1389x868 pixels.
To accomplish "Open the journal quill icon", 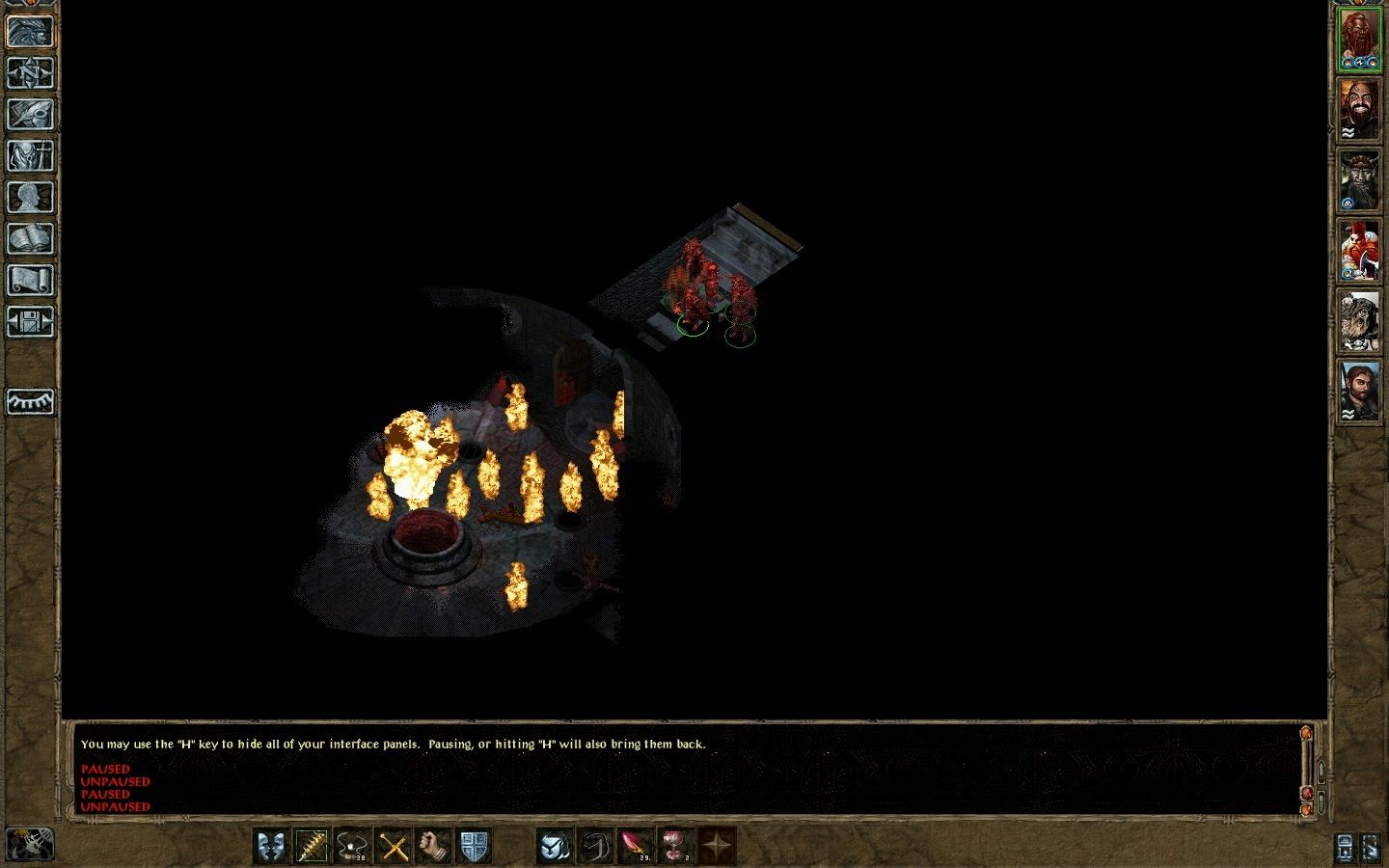I will 30,114.
